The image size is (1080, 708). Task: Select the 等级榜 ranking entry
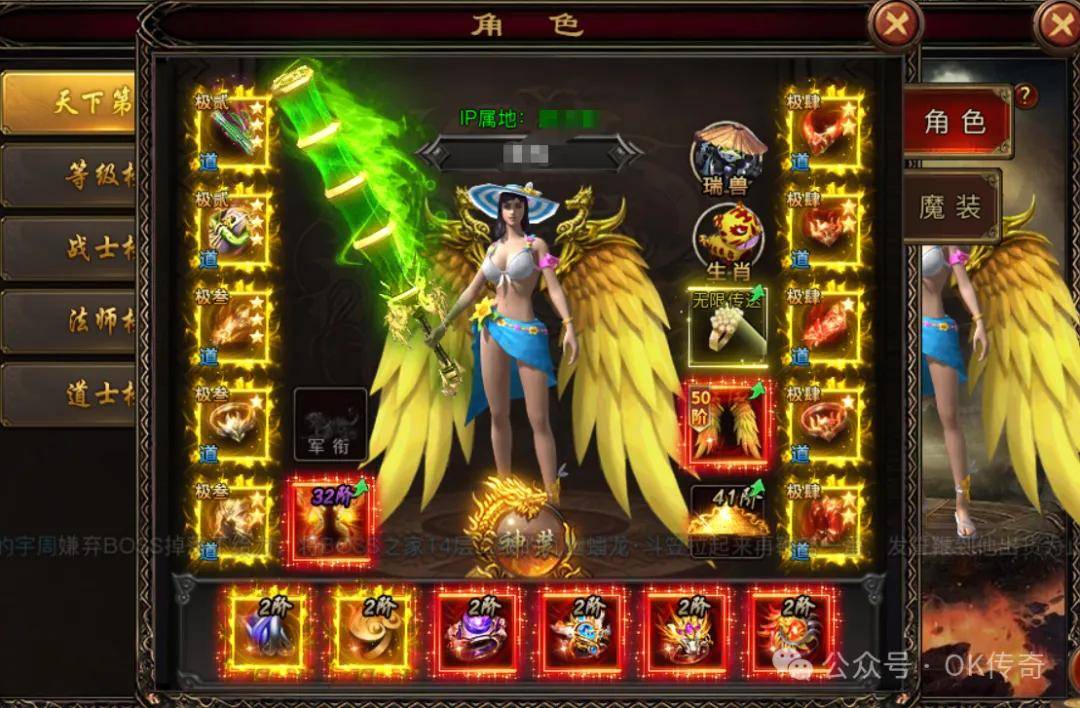(x=68, y=176)
